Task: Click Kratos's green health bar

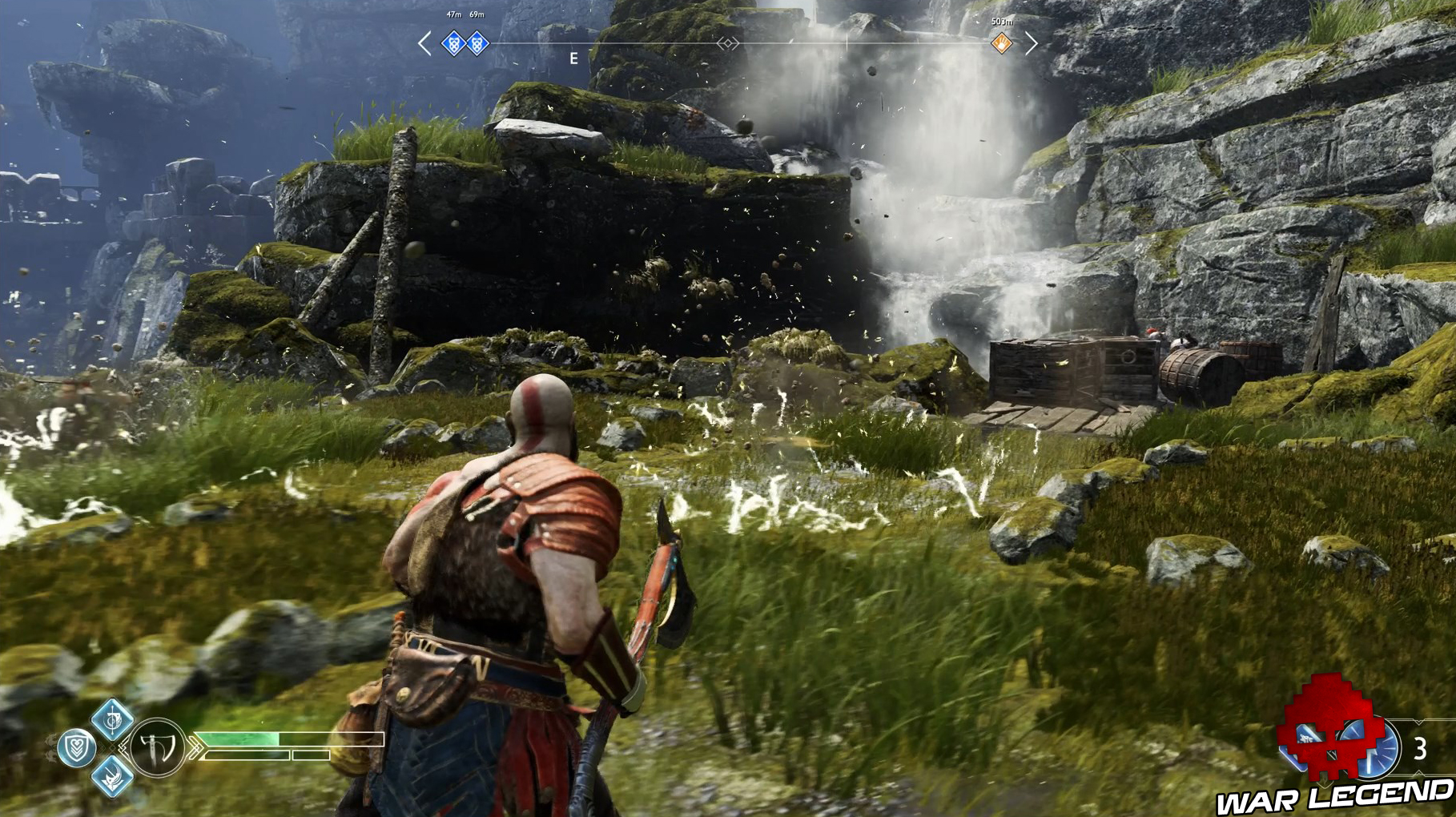Action: click(238, 739)
